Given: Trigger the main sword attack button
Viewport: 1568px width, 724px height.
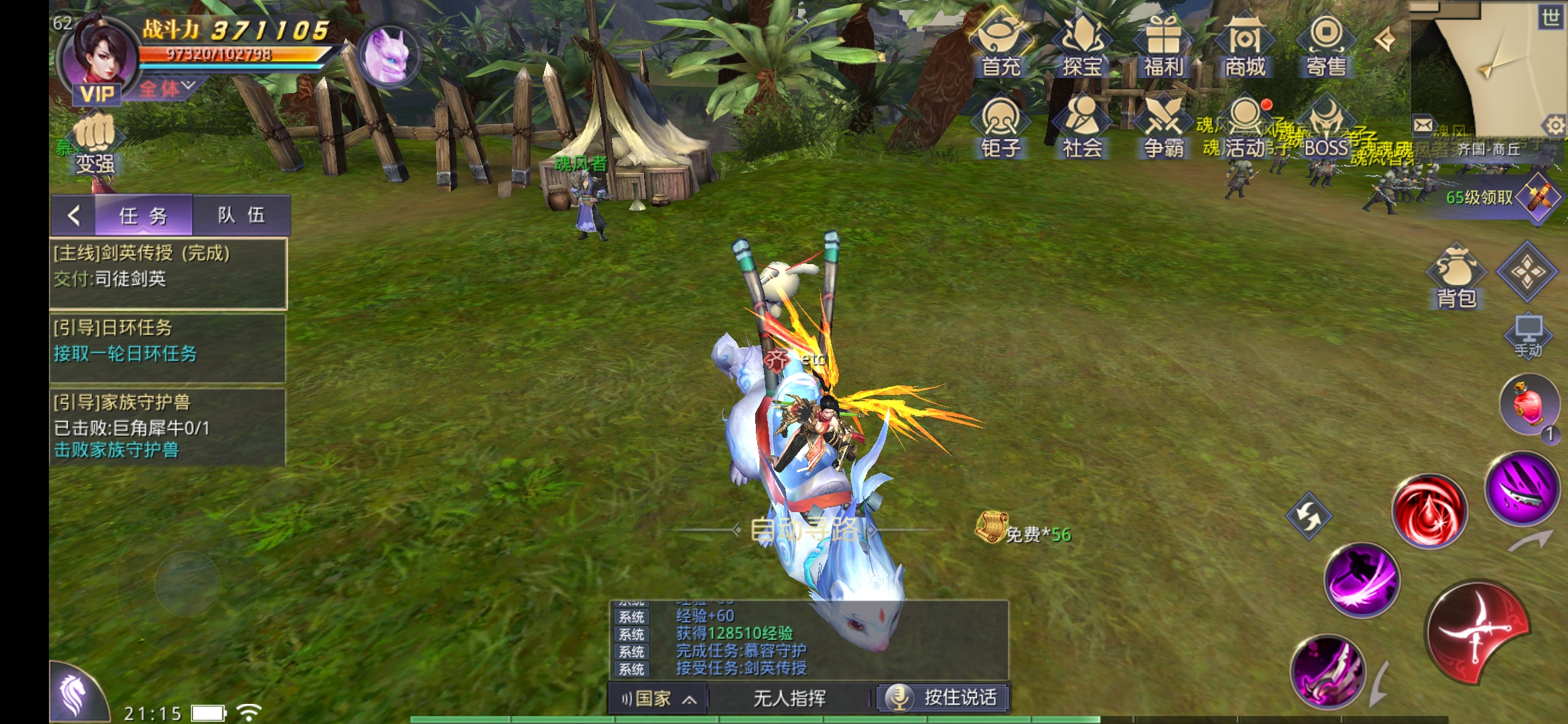Looking at the screenshot, I should click(1478, 632).
